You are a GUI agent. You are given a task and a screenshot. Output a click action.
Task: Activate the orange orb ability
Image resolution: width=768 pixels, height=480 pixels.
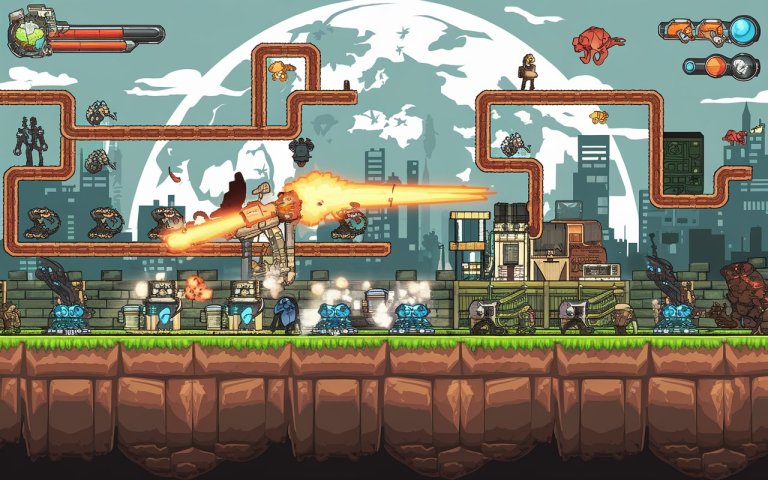click(716, 67)
